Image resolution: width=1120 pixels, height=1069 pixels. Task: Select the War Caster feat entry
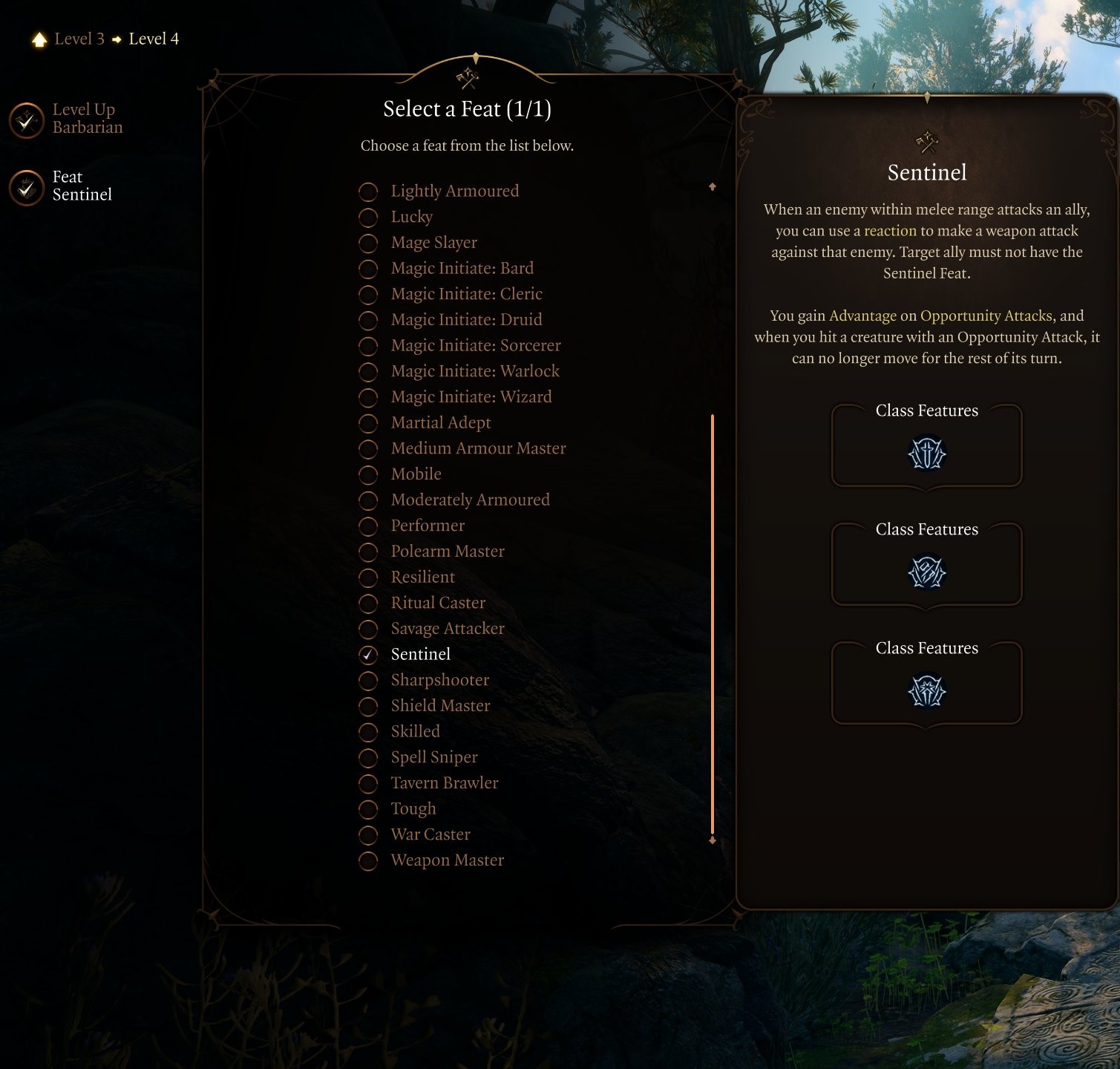tap(430, 834)
